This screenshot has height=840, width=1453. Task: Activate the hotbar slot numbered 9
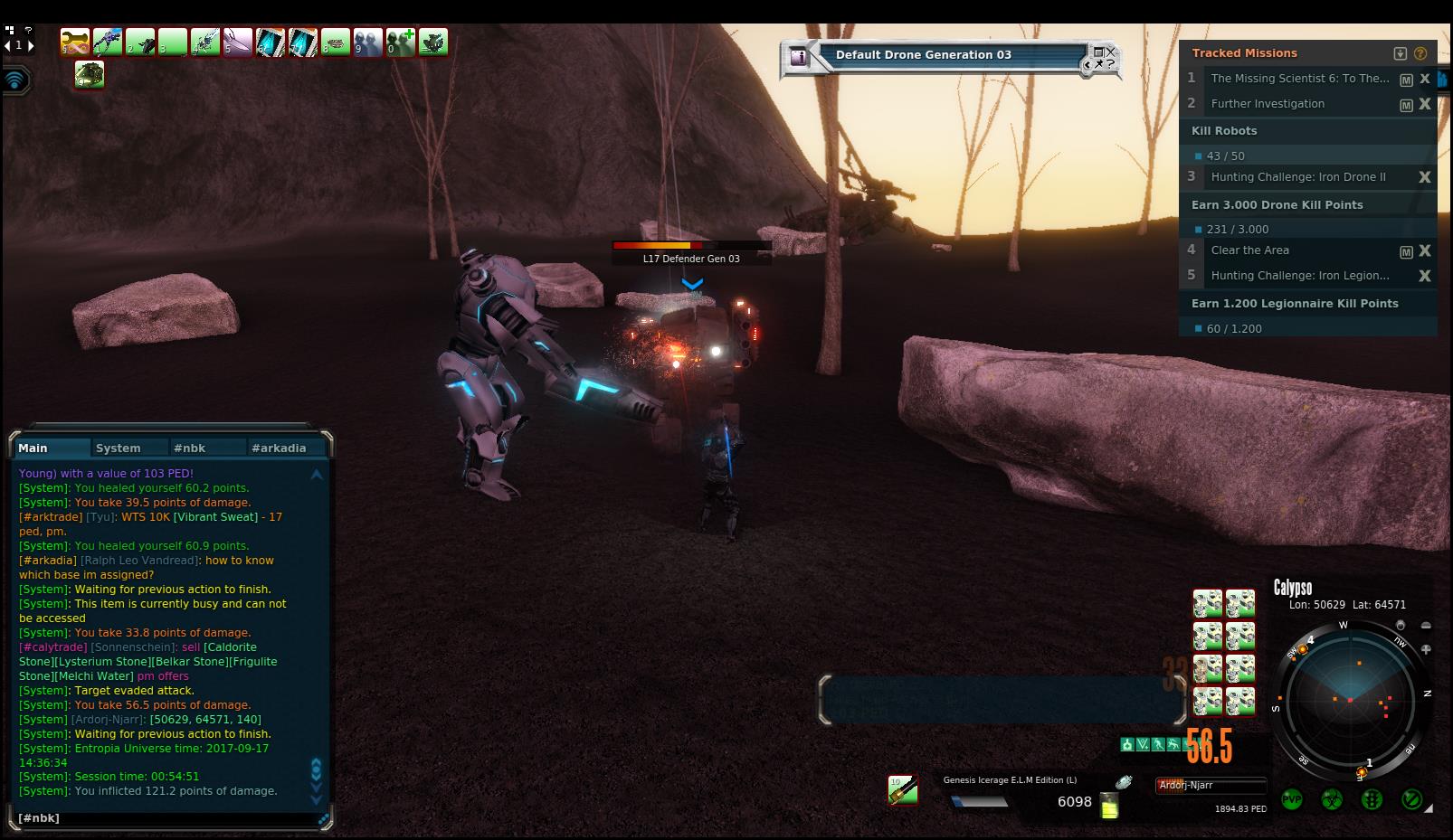coord(368,42)
